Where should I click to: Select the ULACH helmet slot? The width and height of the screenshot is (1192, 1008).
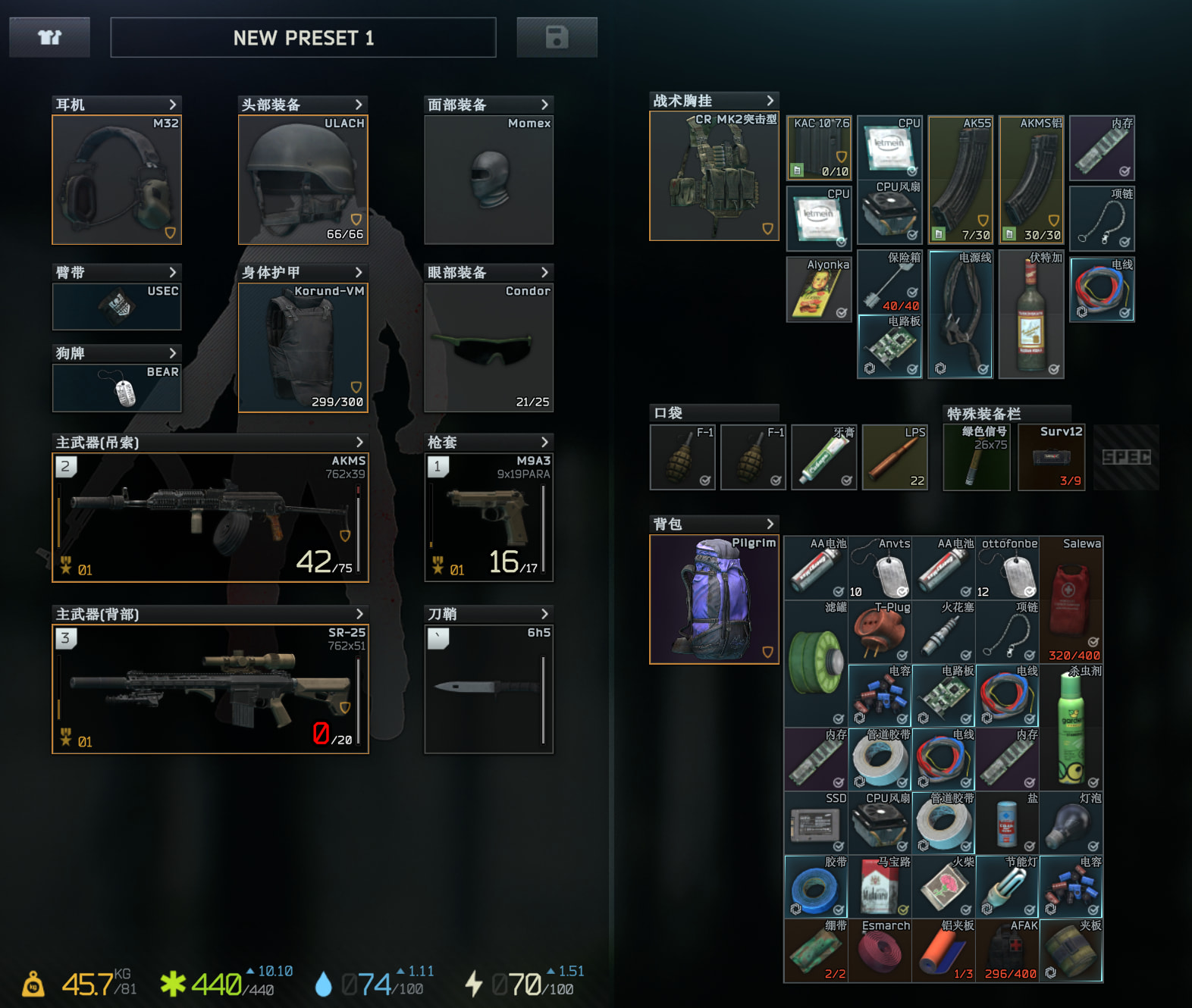(303, 180)
